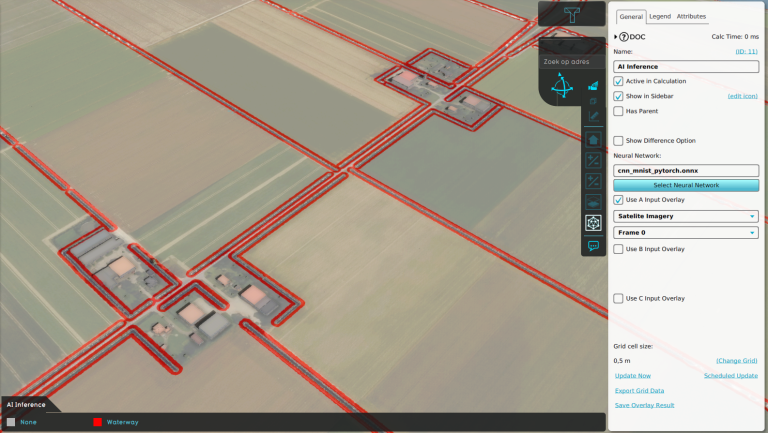The image size is (768, 433).
Task: Select the General tab
Action: click(631, 17)
